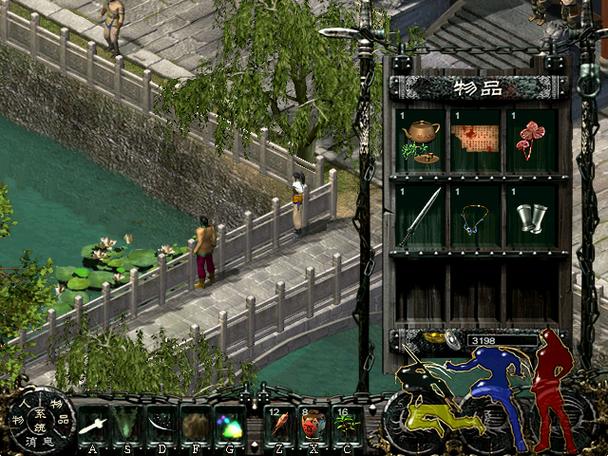Click the beaded necklace item
Image resolution: width=608 pixels, height=456 pixels.
click(x=474, y=217)
